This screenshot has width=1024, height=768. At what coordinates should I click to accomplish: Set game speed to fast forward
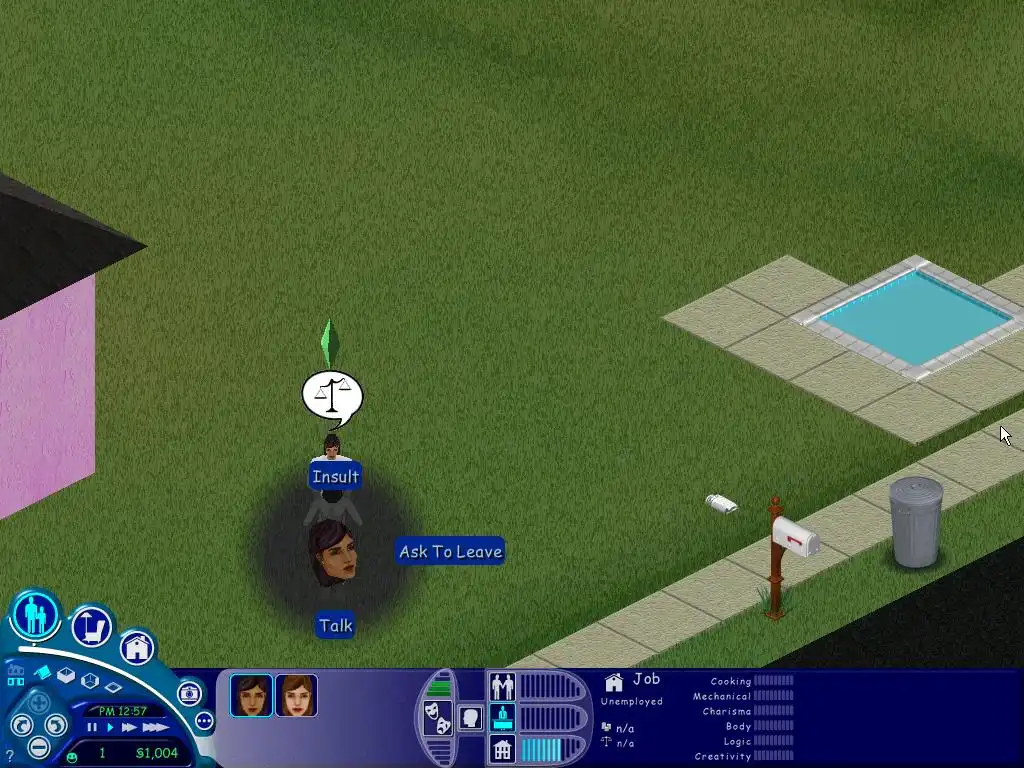point(130,727)
